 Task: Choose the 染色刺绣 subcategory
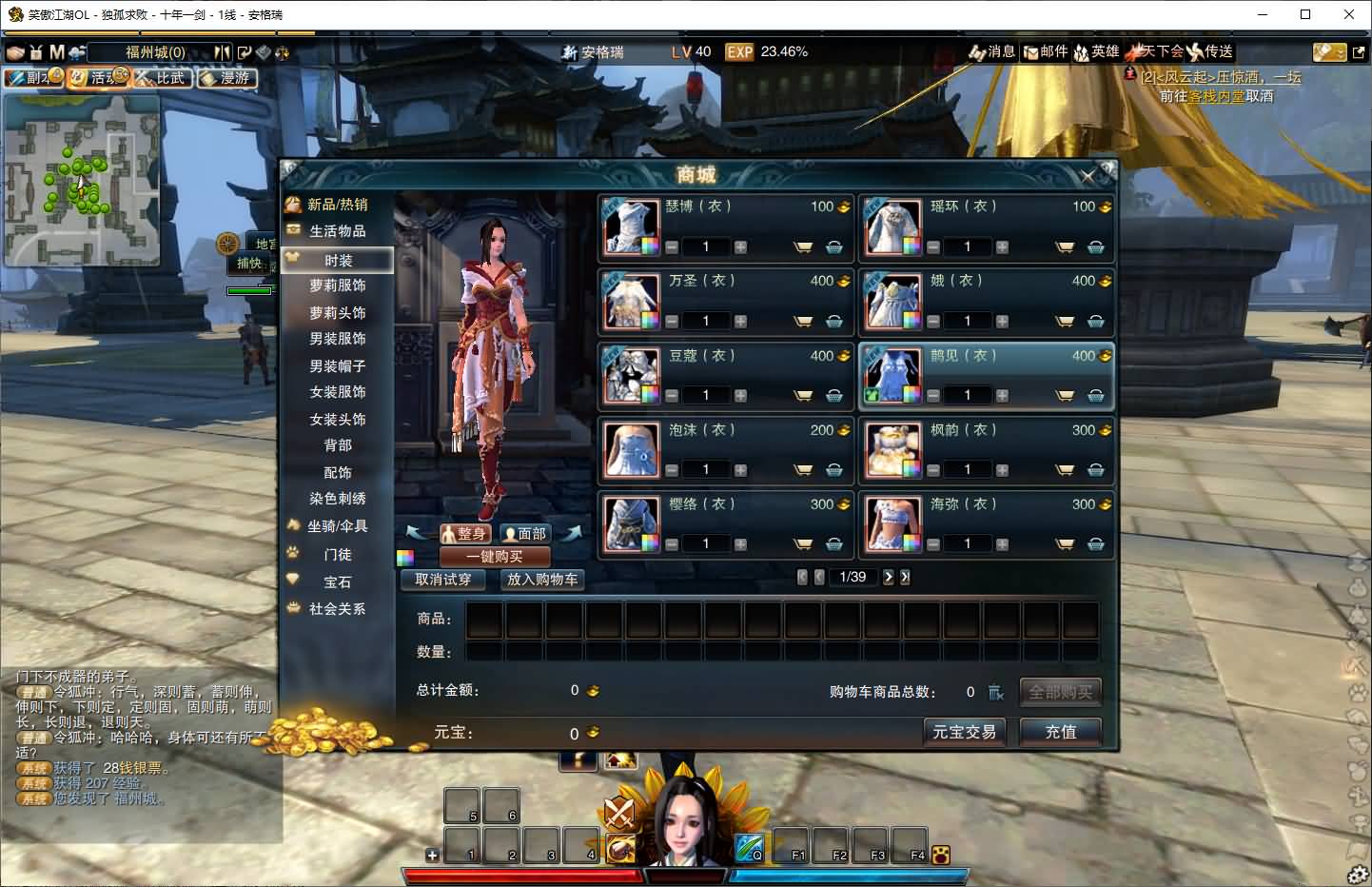coord(337,499)
